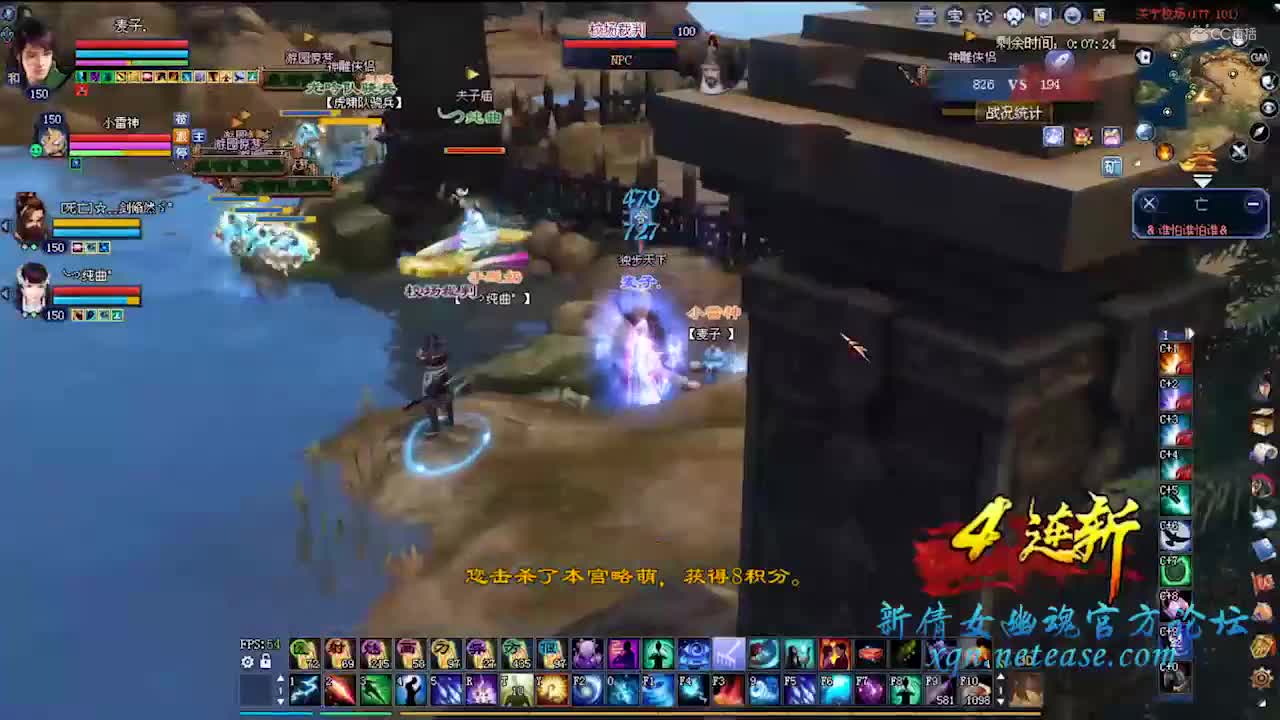Open the 宝 menu in the top bar
This screenshot has width=1280, height=720.
[955, 15]
